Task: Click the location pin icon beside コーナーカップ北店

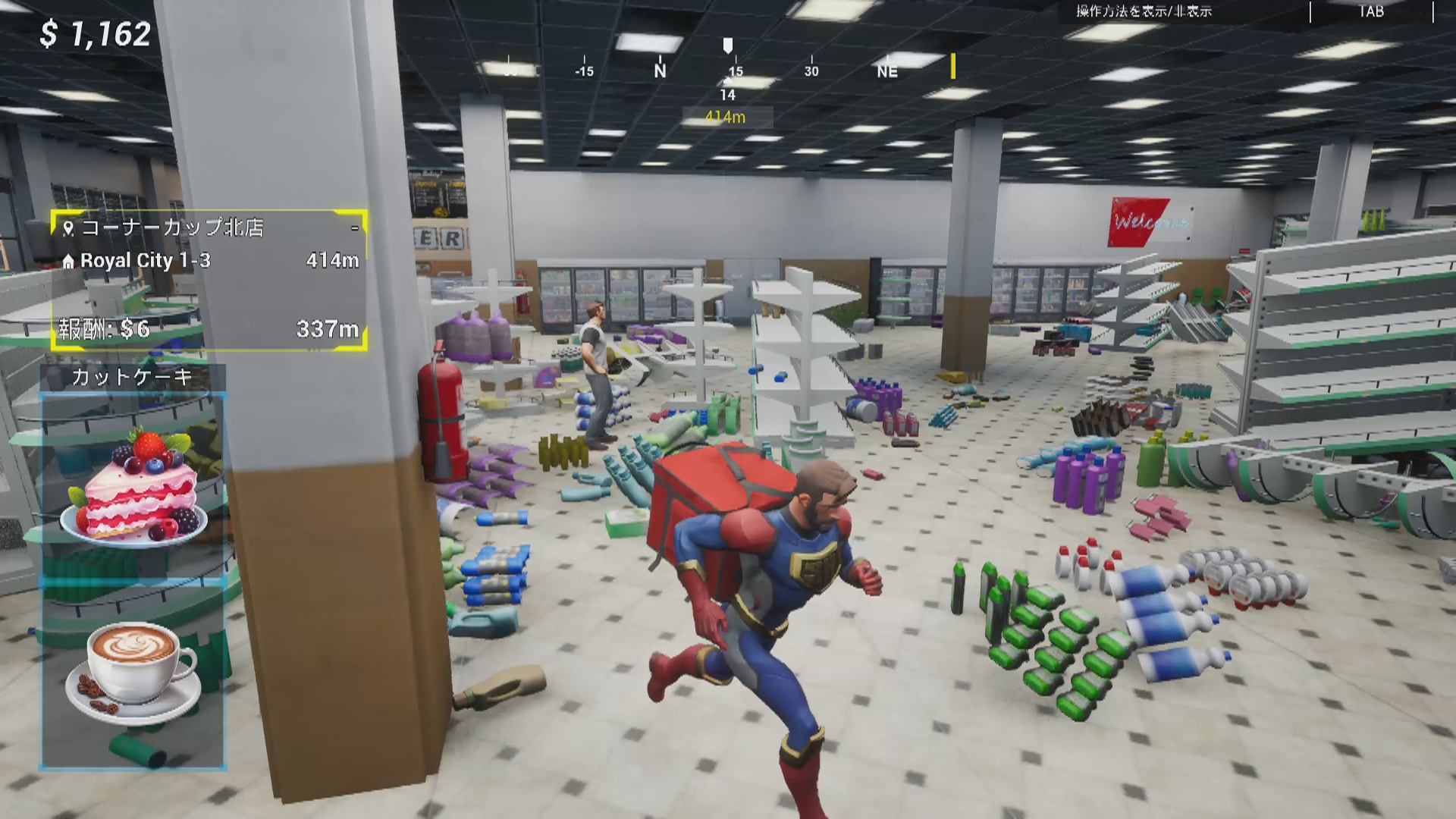Action: pyautogui.click(x=69, y=227)
